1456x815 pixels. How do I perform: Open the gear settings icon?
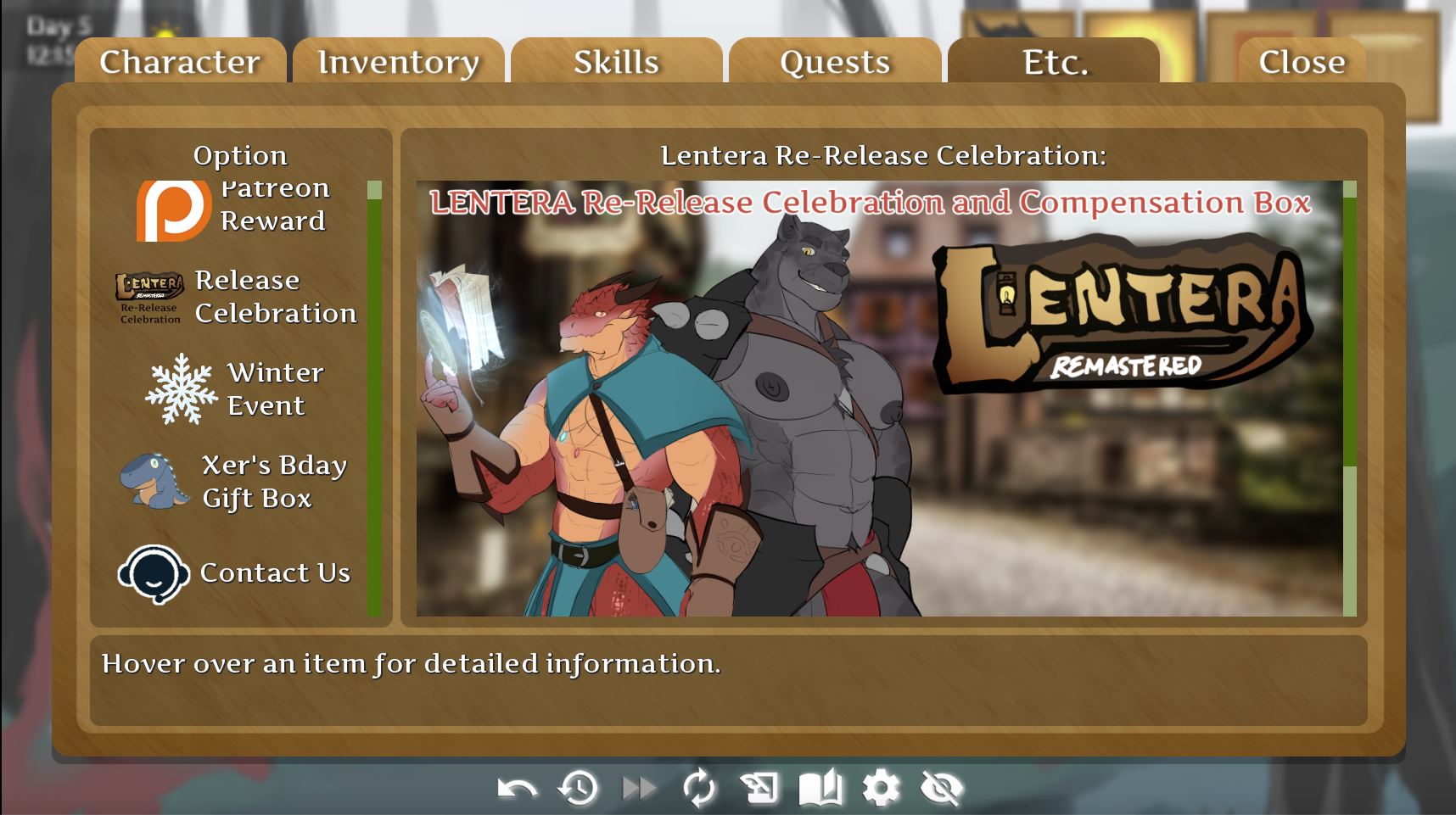coord(881,789)
